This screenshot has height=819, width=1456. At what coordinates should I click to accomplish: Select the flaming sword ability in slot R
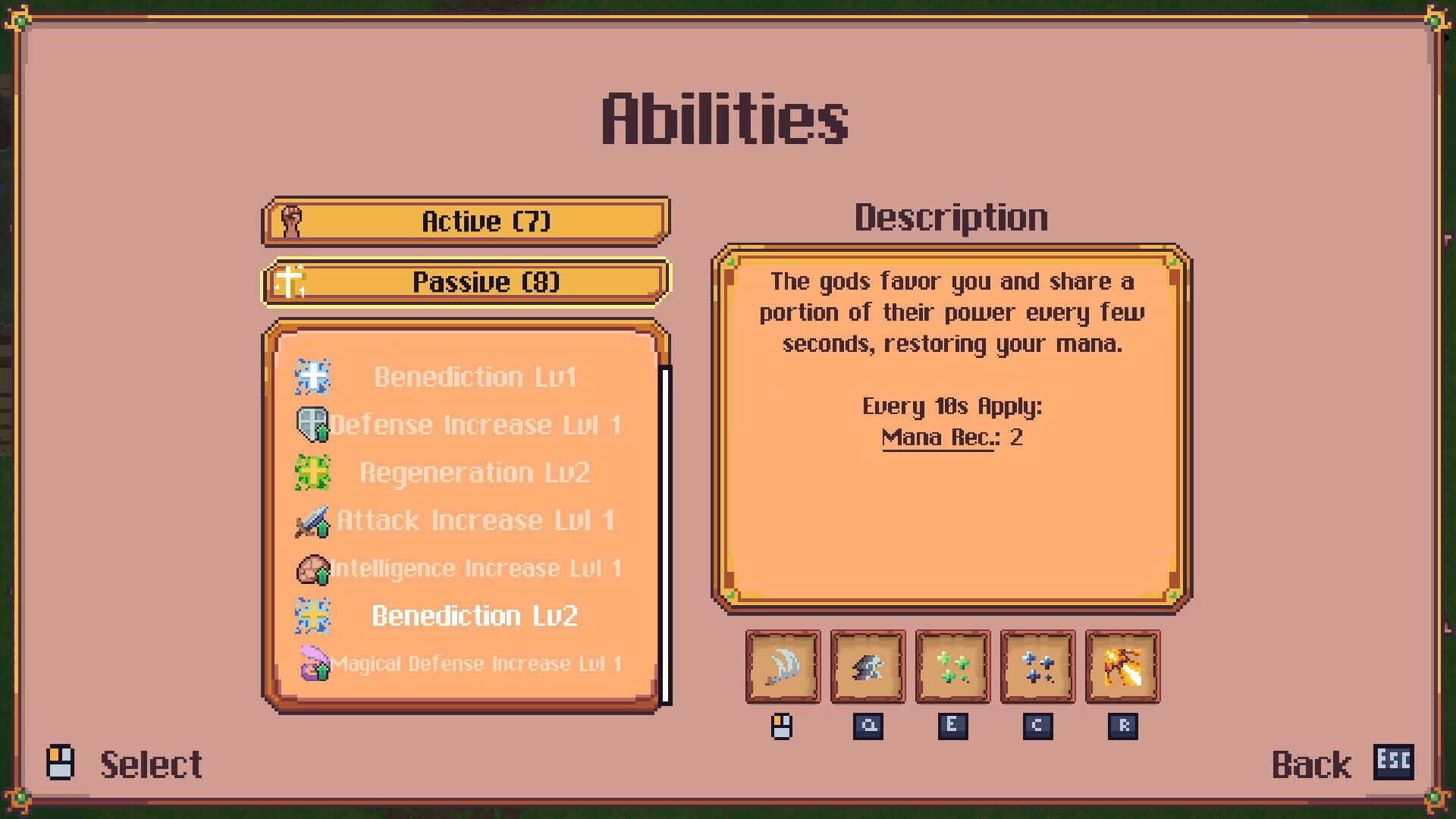1122,667
